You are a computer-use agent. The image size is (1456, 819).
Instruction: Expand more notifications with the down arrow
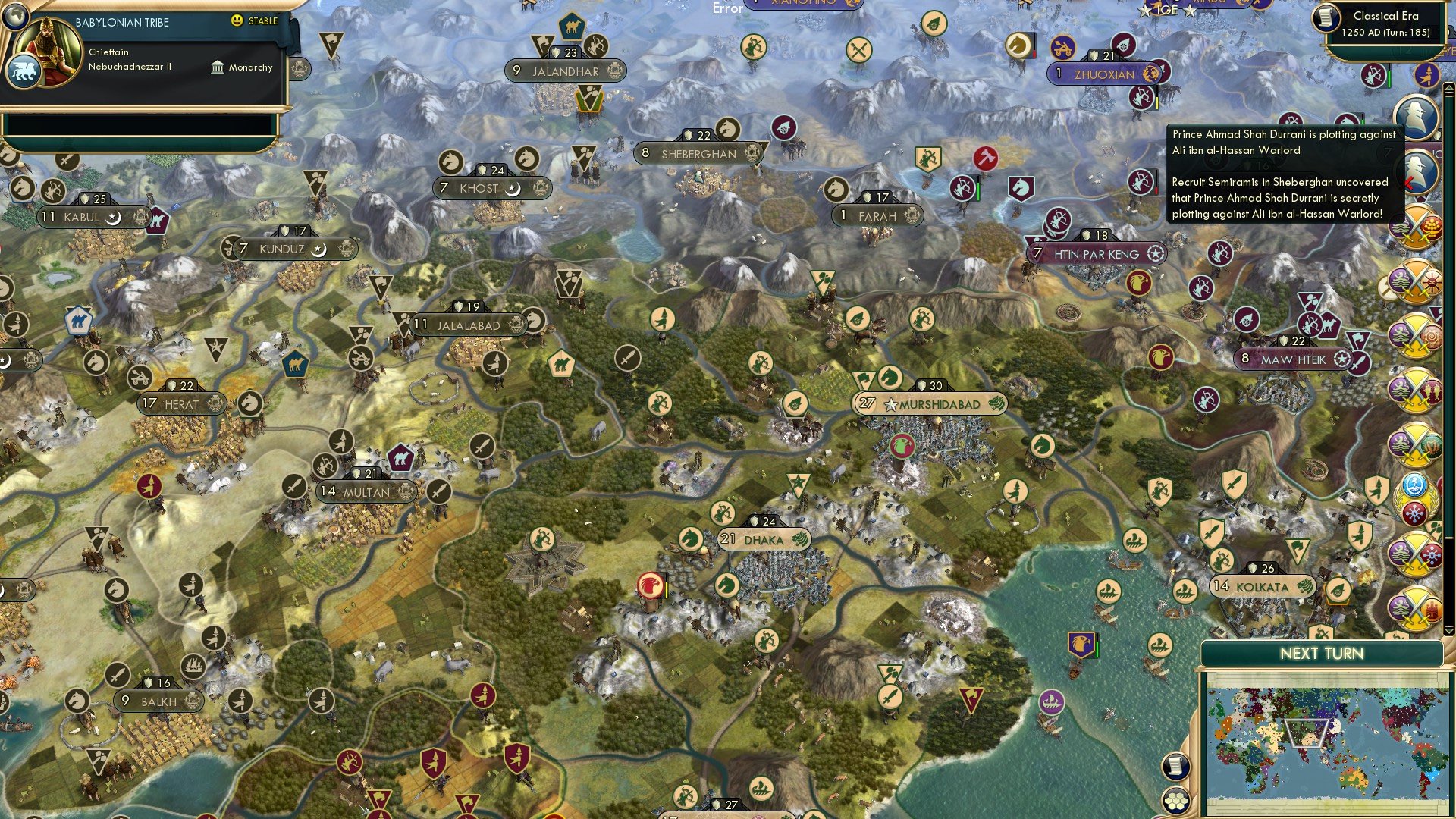1449,631
